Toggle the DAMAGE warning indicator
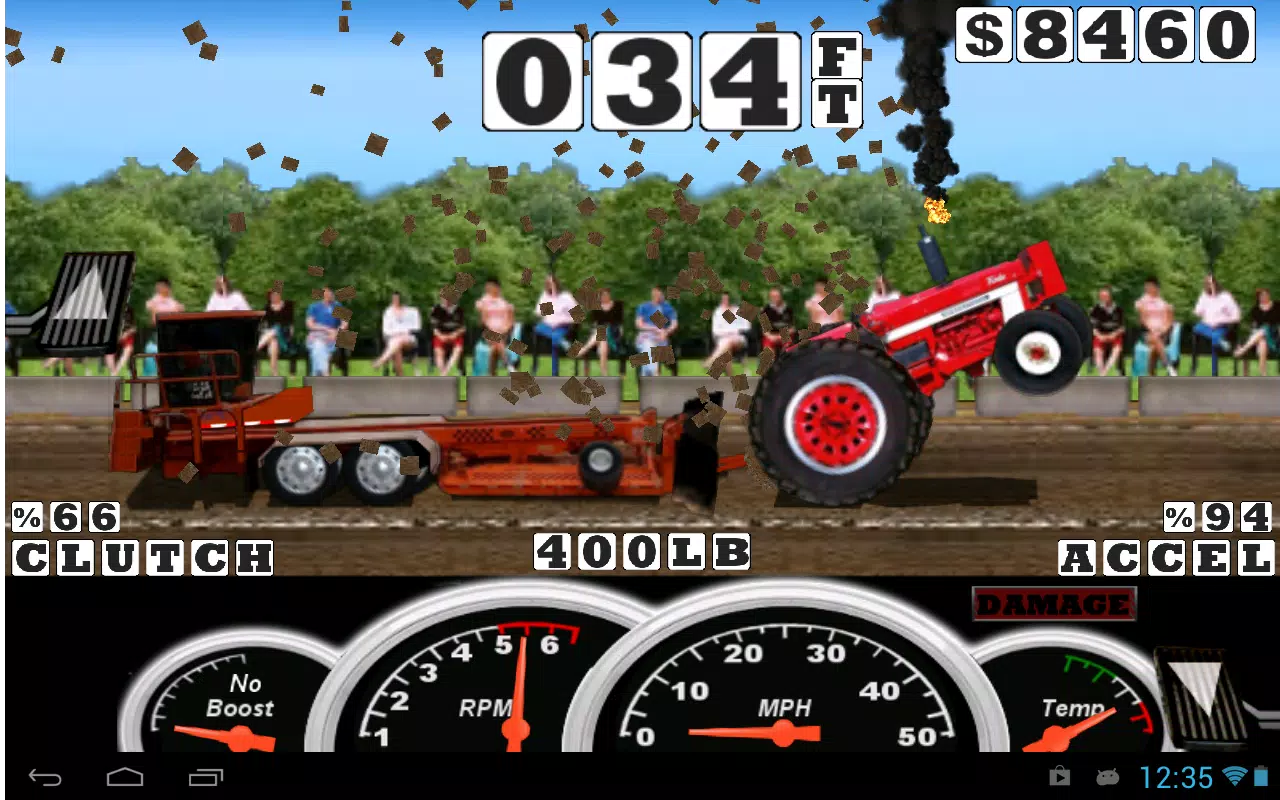The width and height of the screenshot is (1280, 800). click(x=1054, y=604)
